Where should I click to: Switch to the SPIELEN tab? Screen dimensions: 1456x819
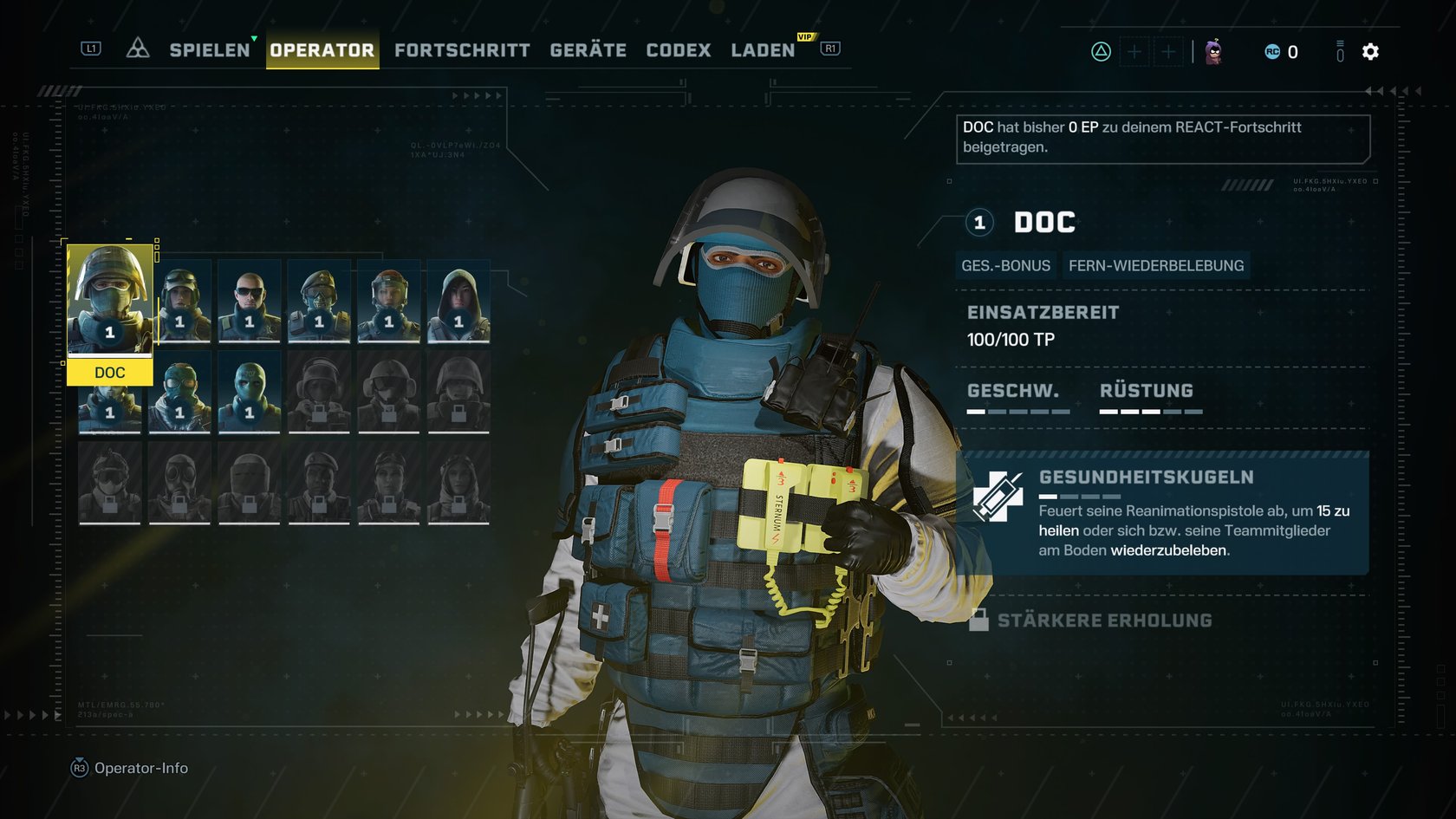(209, 50)
